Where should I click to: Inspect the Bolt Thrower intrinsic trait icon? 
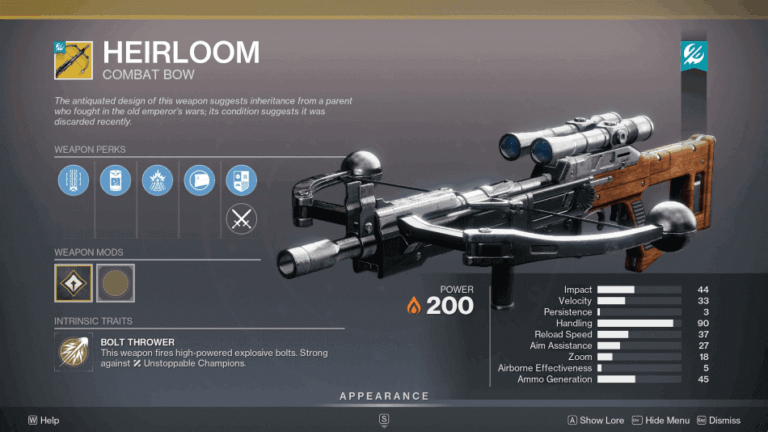[x=74, y=354]
